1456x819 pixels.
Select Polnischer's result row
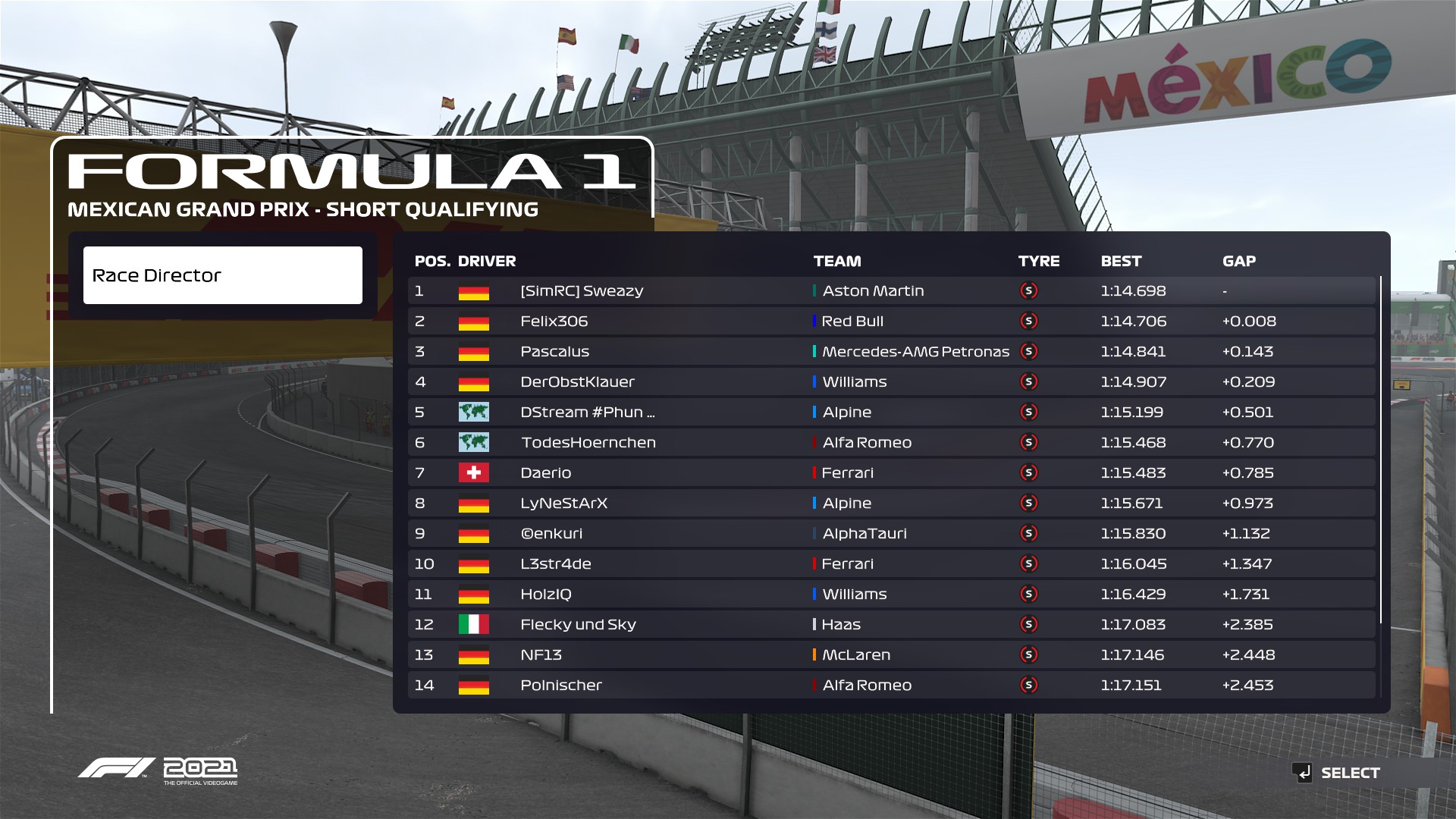pos(891,686)
